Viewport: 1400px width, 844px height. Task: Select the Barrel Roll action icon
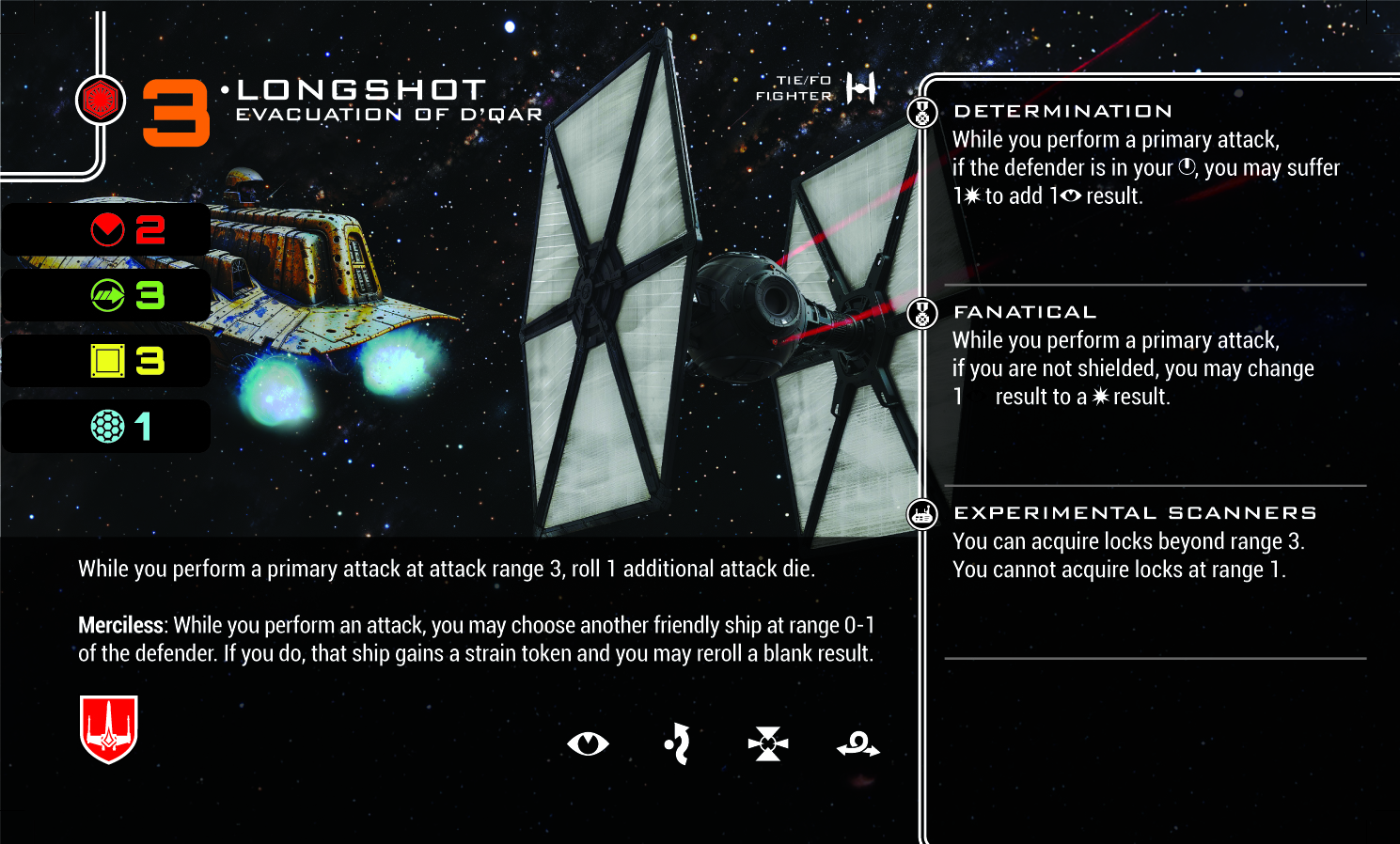[x=857, y=745]
